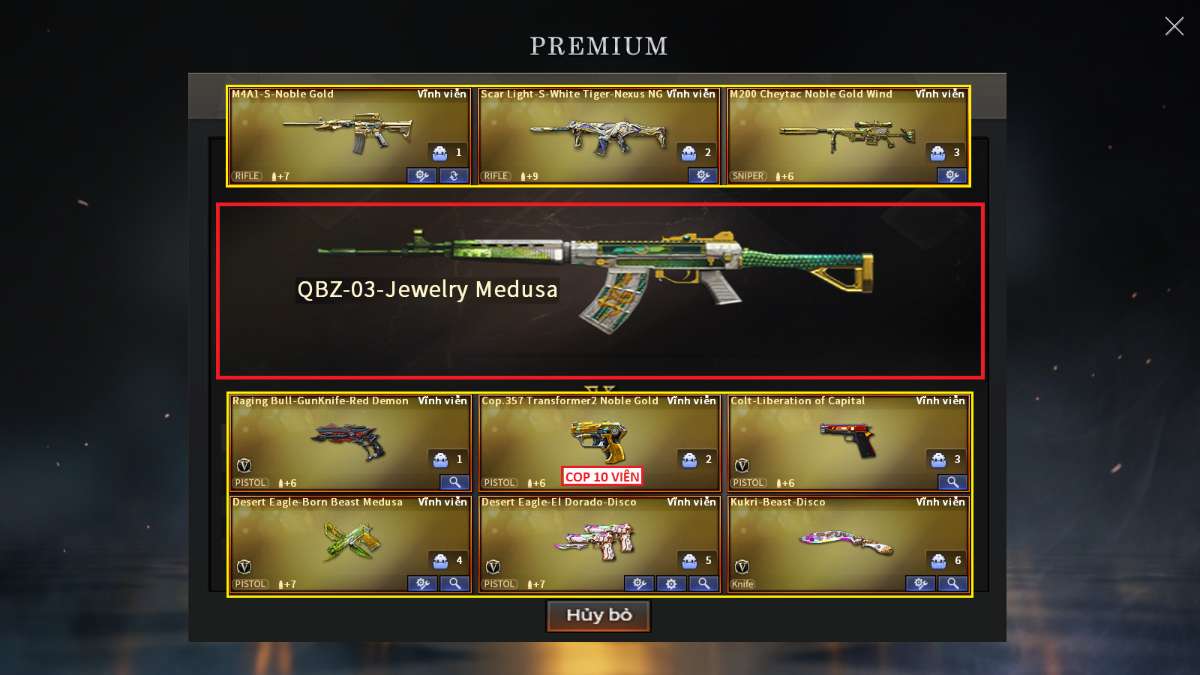1200x675 pixels.
Task: Inspect Raging Bull with its magnifier button
Action: click(x=453, y=482)
